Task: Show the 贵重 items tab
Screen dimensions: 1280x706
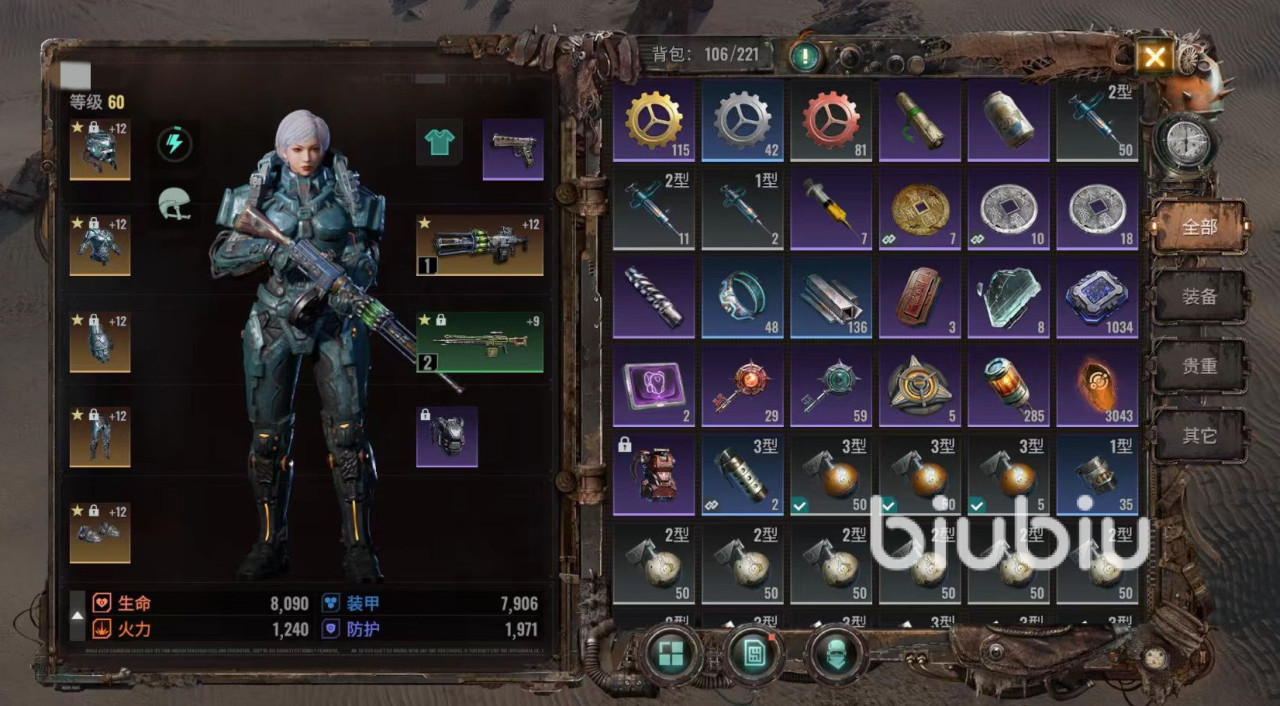Action: 1200,366
